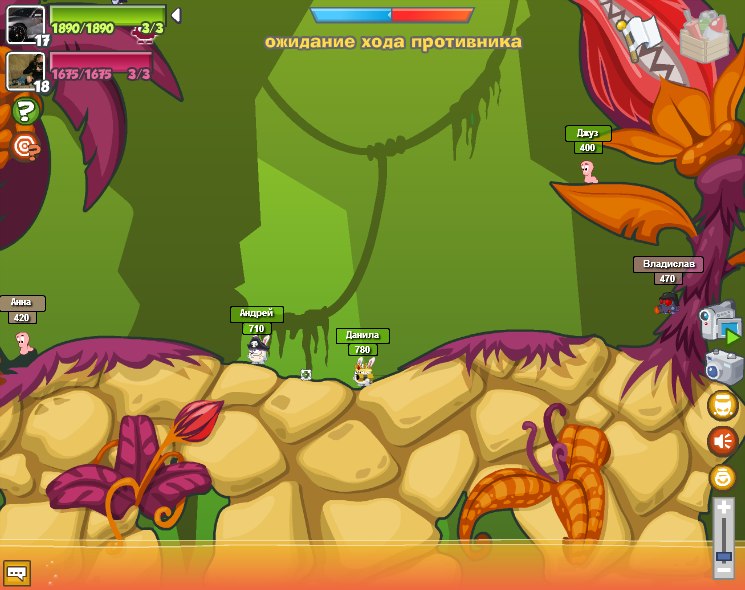Zoom out with the minus button
The height and width of the screenshot is (590, 745).
(723, 570)
